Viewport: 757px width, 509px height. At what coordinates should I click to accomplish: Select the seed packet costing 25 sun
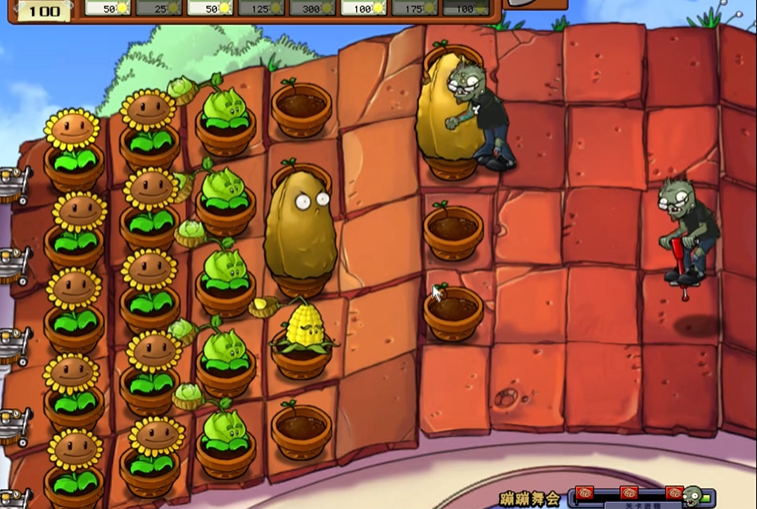tap(159, 8)
